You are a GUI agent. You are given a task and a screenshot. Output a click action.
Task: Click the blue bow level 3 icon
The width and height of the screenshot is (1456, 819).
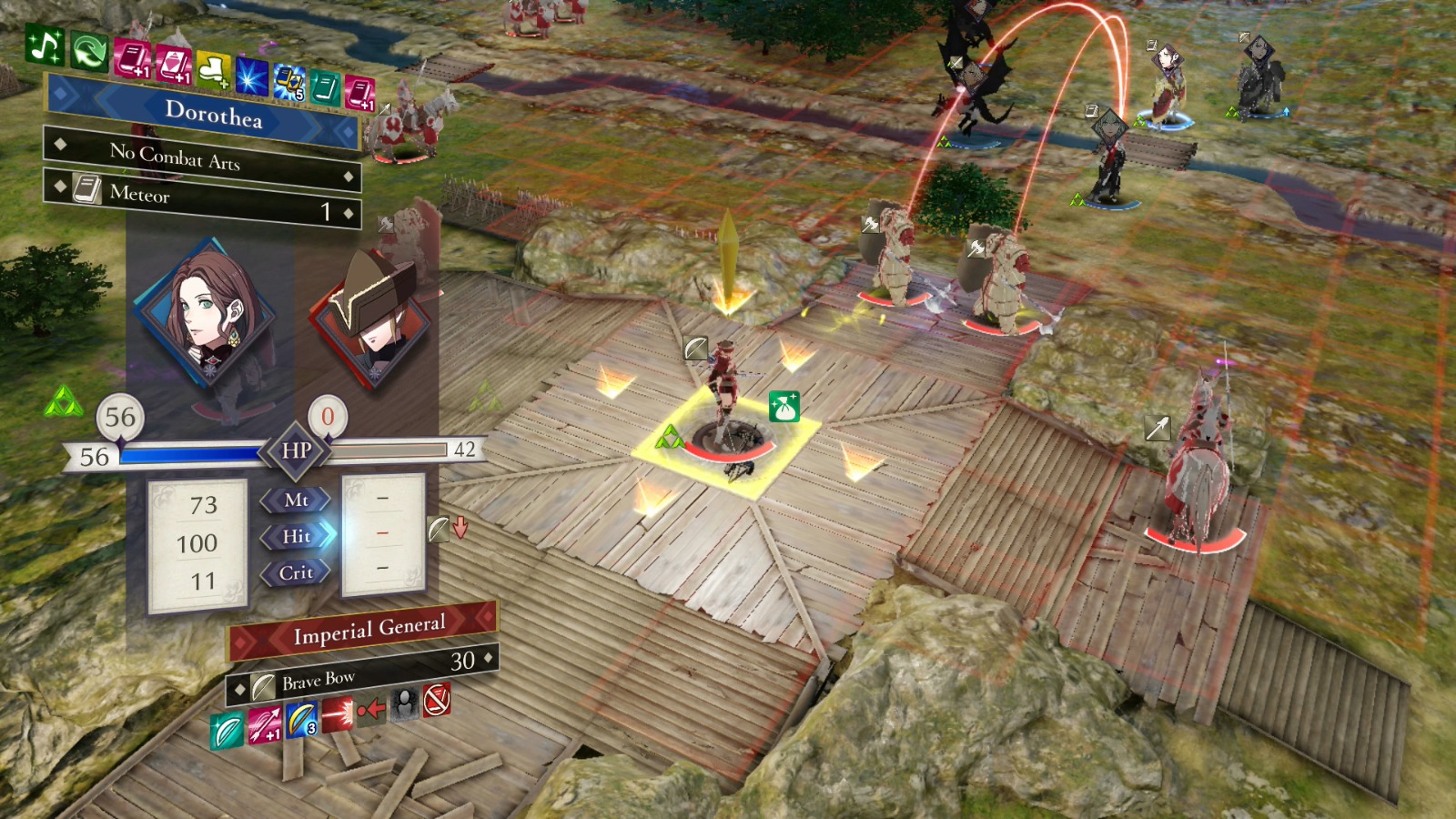click(301, 720)
